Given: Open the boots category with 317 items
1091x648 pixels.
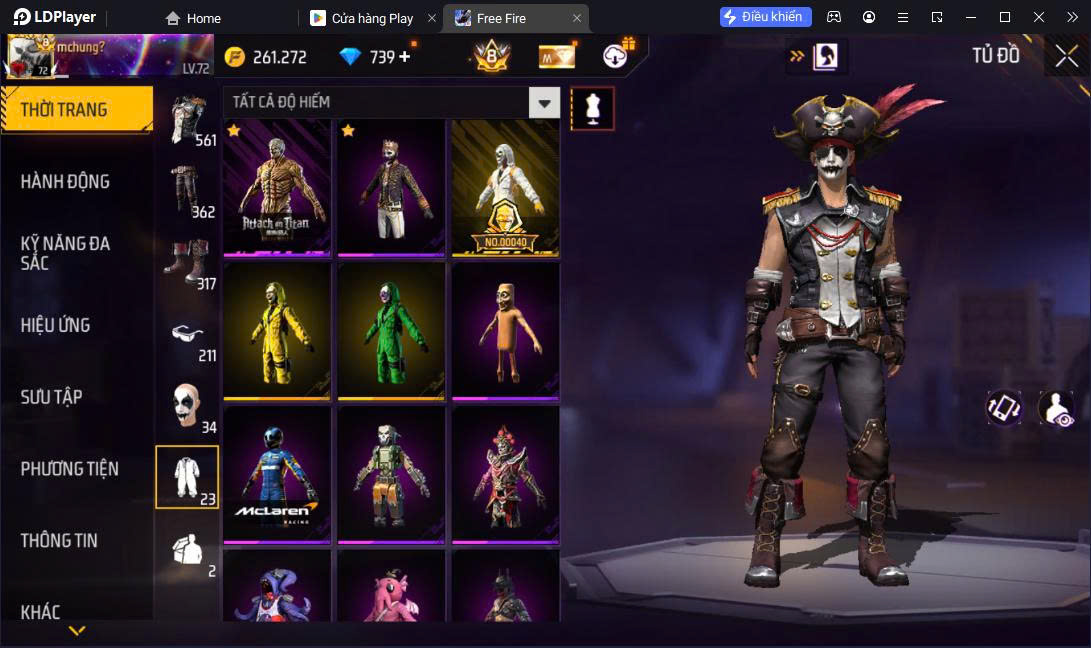Looking at the screenshot, I should pyautogui.click(x=187, y=264).
